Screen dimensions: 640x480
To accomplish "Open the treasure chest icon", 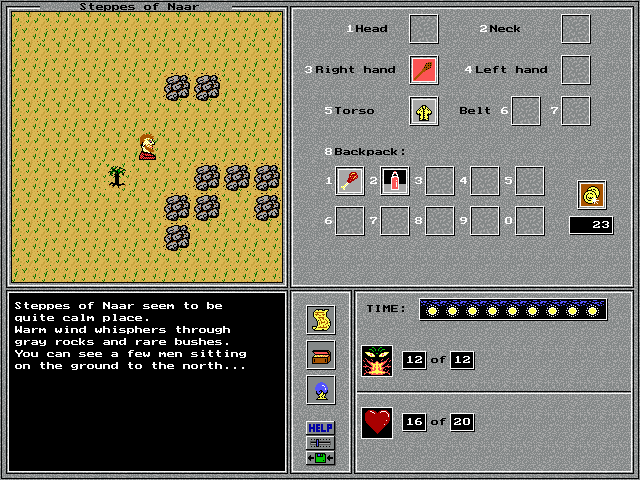I will (321, 355).
